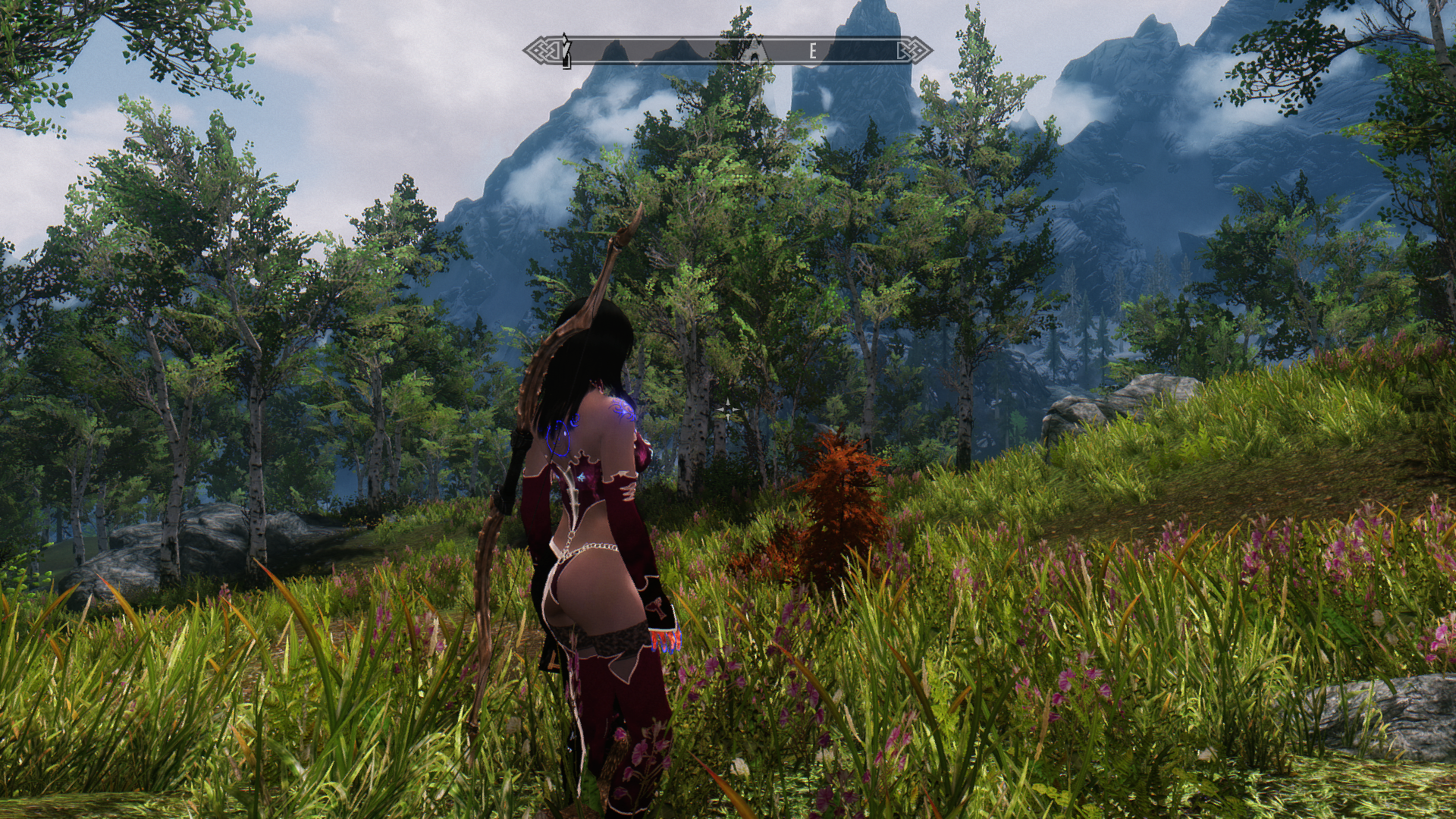Select the quest marker at the compass's left edge
The width and height of the screenshot is (1456, 819).
pyautogui.click(x=565, y=50)
